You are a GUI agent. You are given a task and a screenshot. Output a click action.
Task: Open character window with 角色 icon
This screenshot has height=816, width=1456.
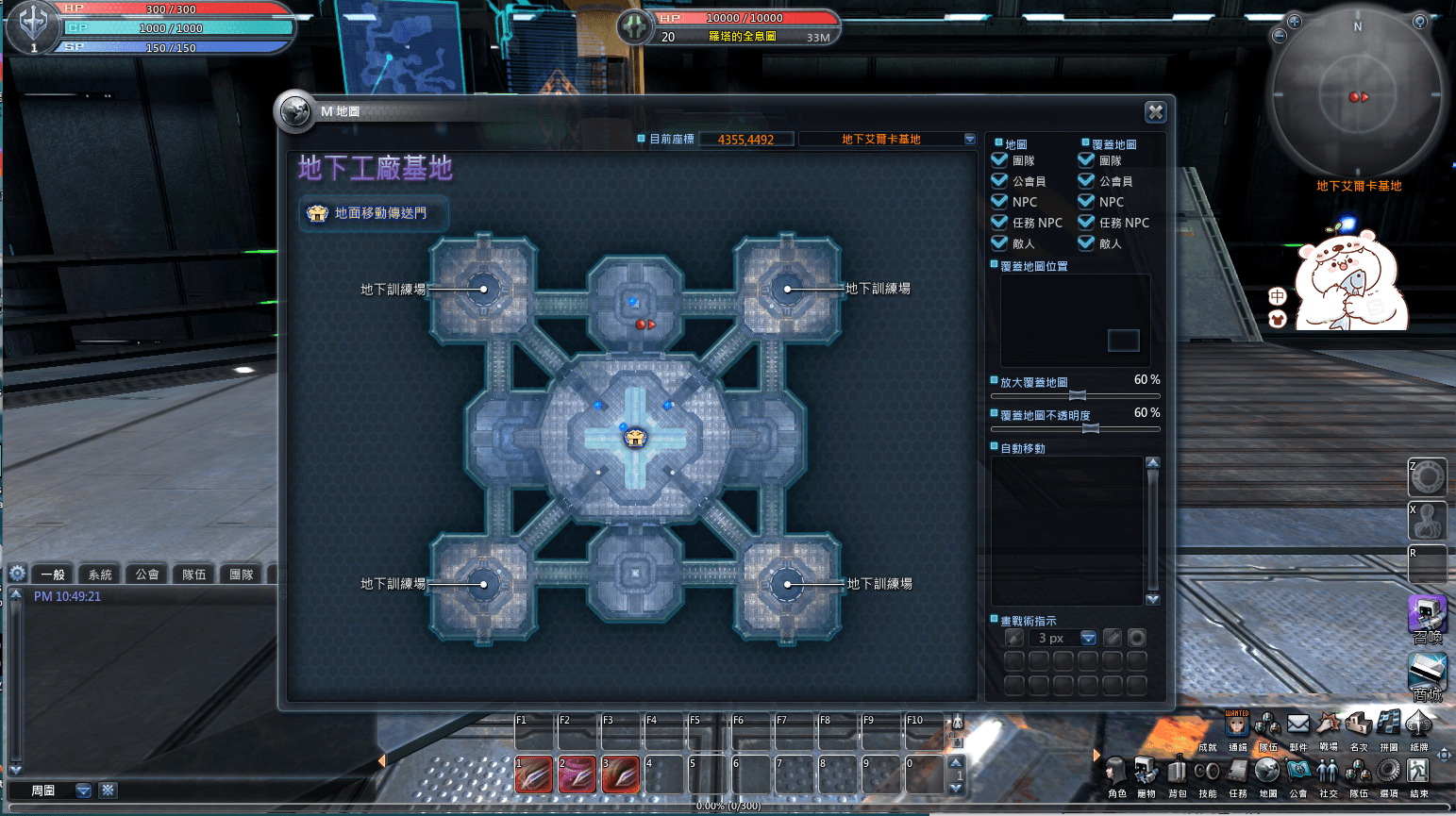click(x=1115, y=769)
